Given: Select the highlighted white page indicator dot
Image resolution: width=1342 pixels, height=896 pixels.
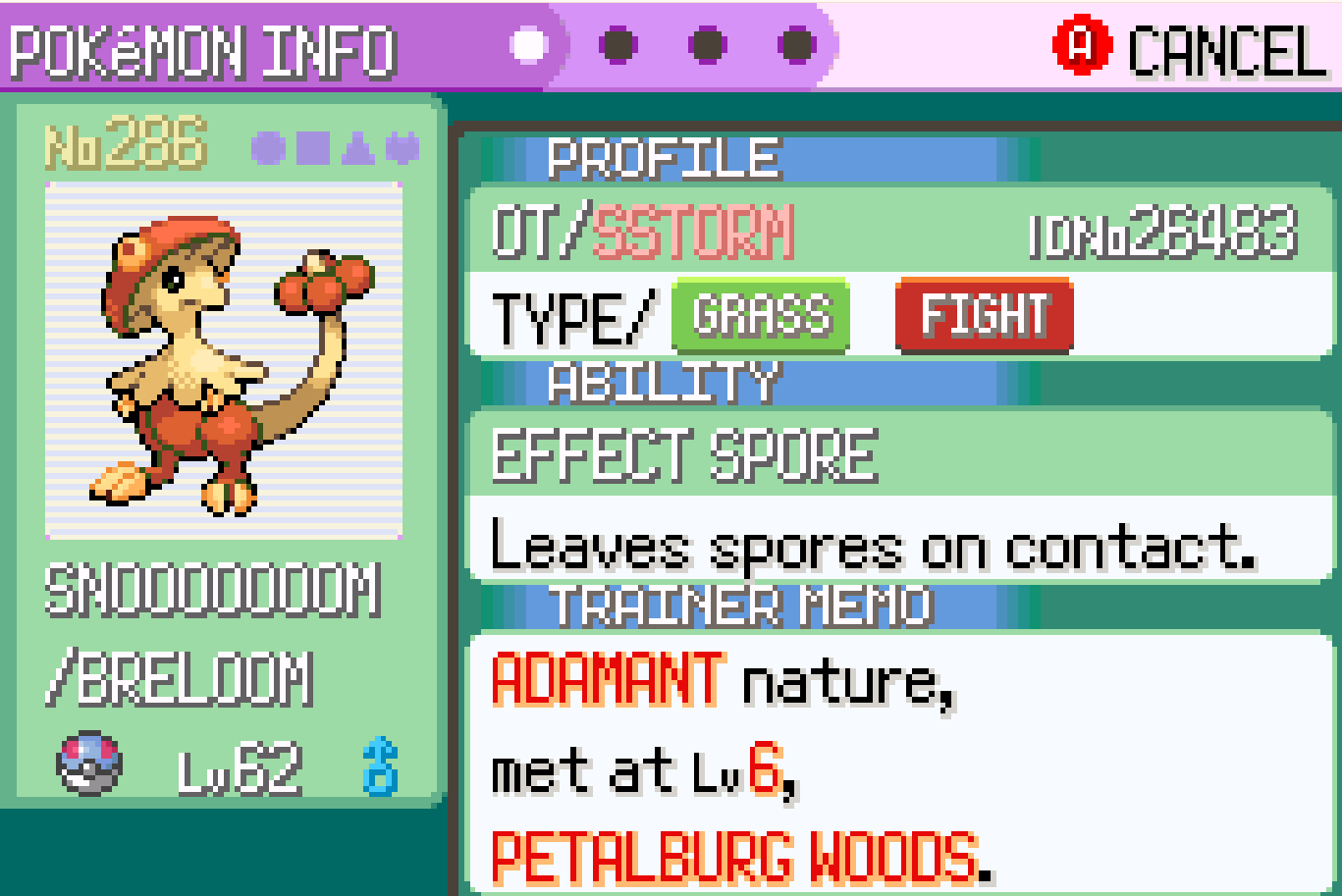Looking at the screenshot, I should [530, 45].
